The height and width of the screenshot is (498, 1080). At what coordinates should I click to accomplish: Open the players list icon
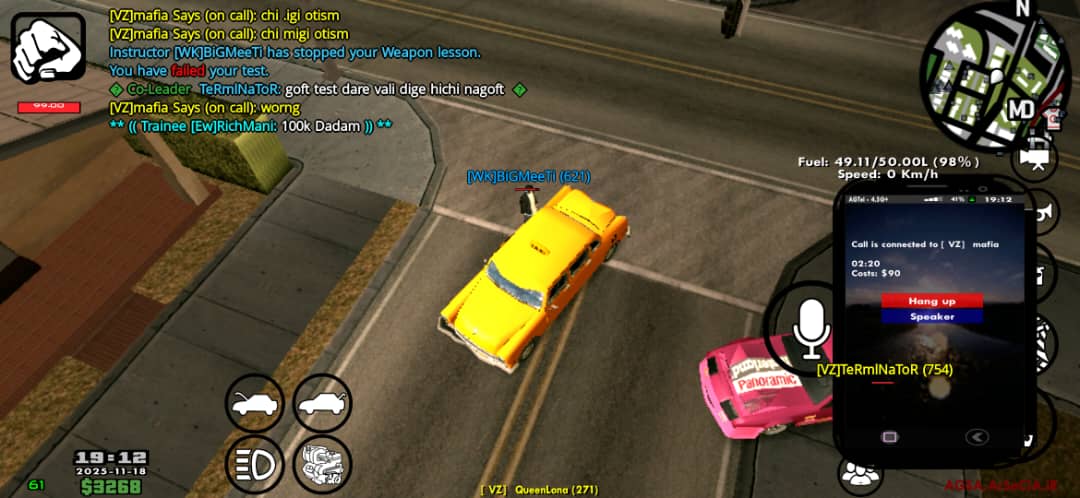[859, 473]
